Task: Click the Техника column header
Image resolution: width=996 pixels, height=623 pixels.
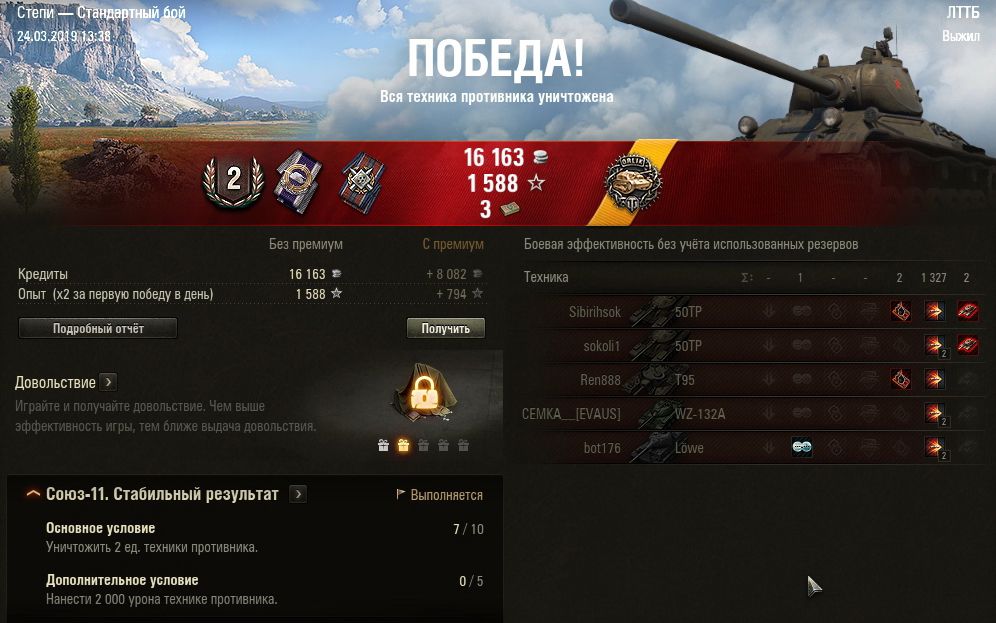Action: pos(546,277)
